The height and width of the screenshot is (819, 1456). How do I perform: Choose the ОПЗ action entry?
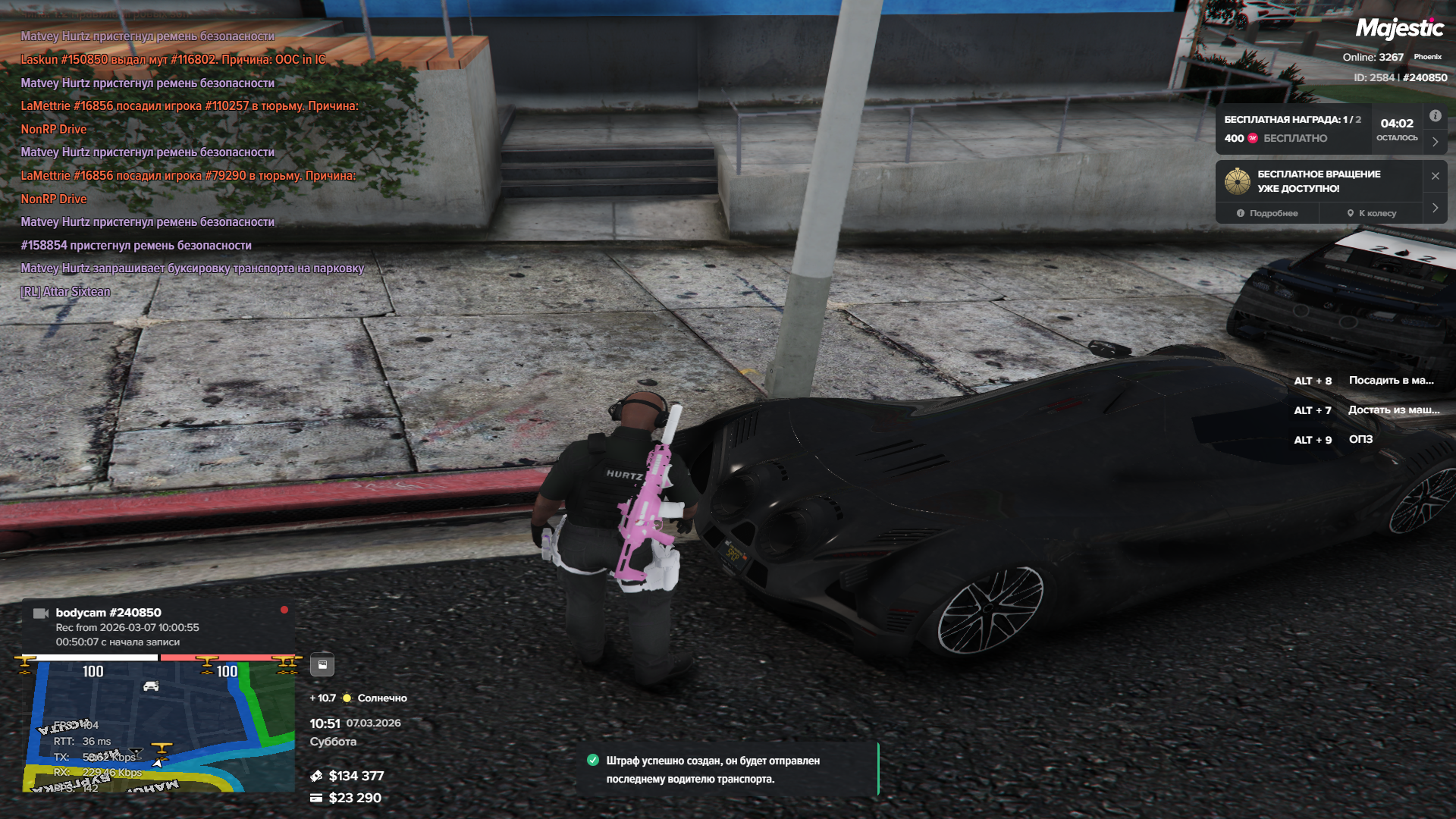pos(1360,440)
